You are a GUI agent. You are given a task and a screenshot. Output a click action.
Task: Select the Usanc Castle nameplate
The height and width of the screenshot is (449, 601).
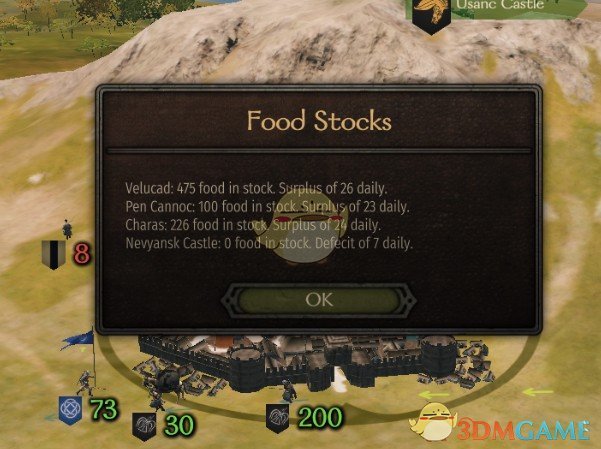[x=487, y=8]
